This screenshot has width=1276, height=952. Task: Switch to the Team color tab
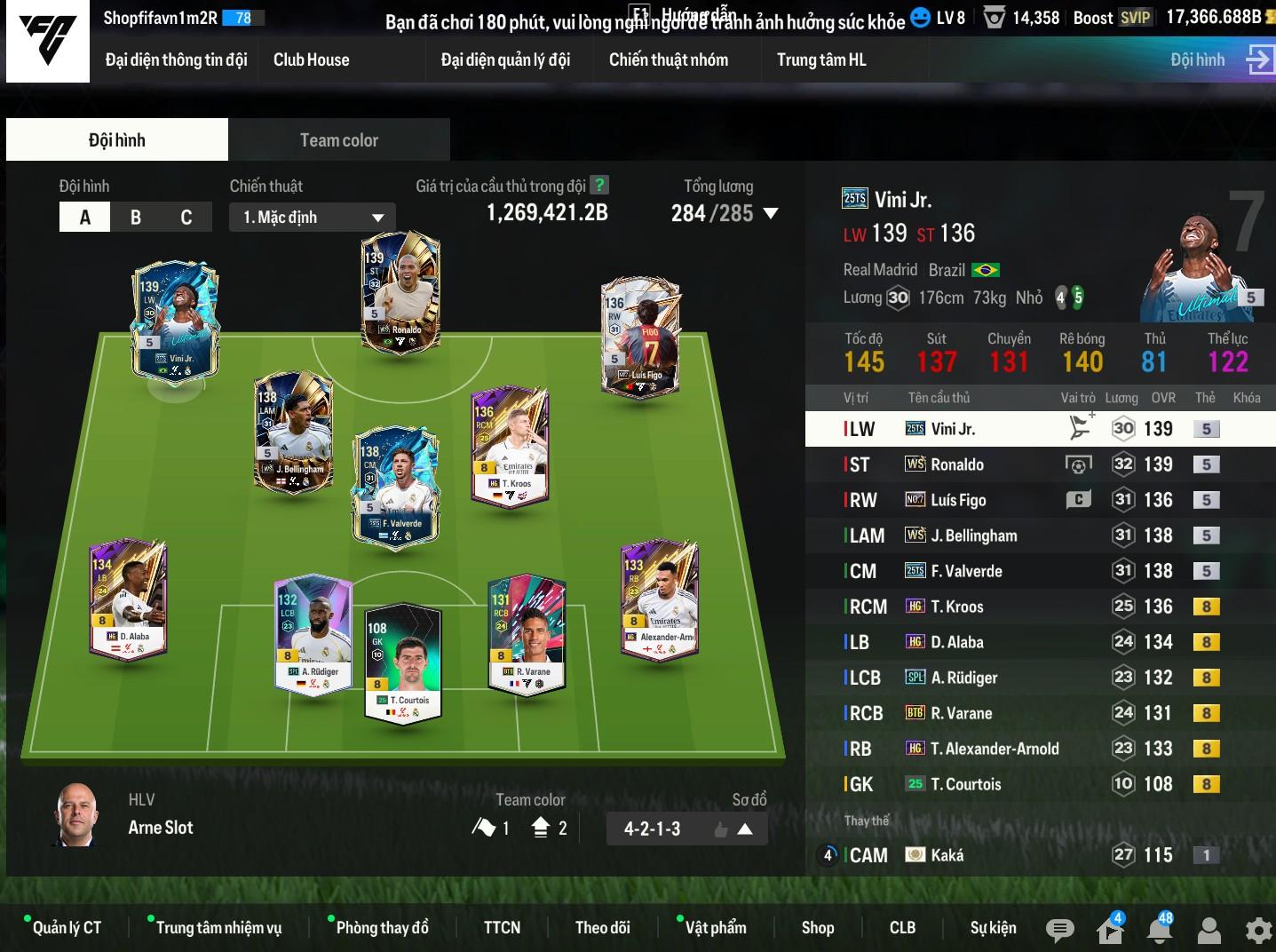pyautogui.click(x=338, y=140)
